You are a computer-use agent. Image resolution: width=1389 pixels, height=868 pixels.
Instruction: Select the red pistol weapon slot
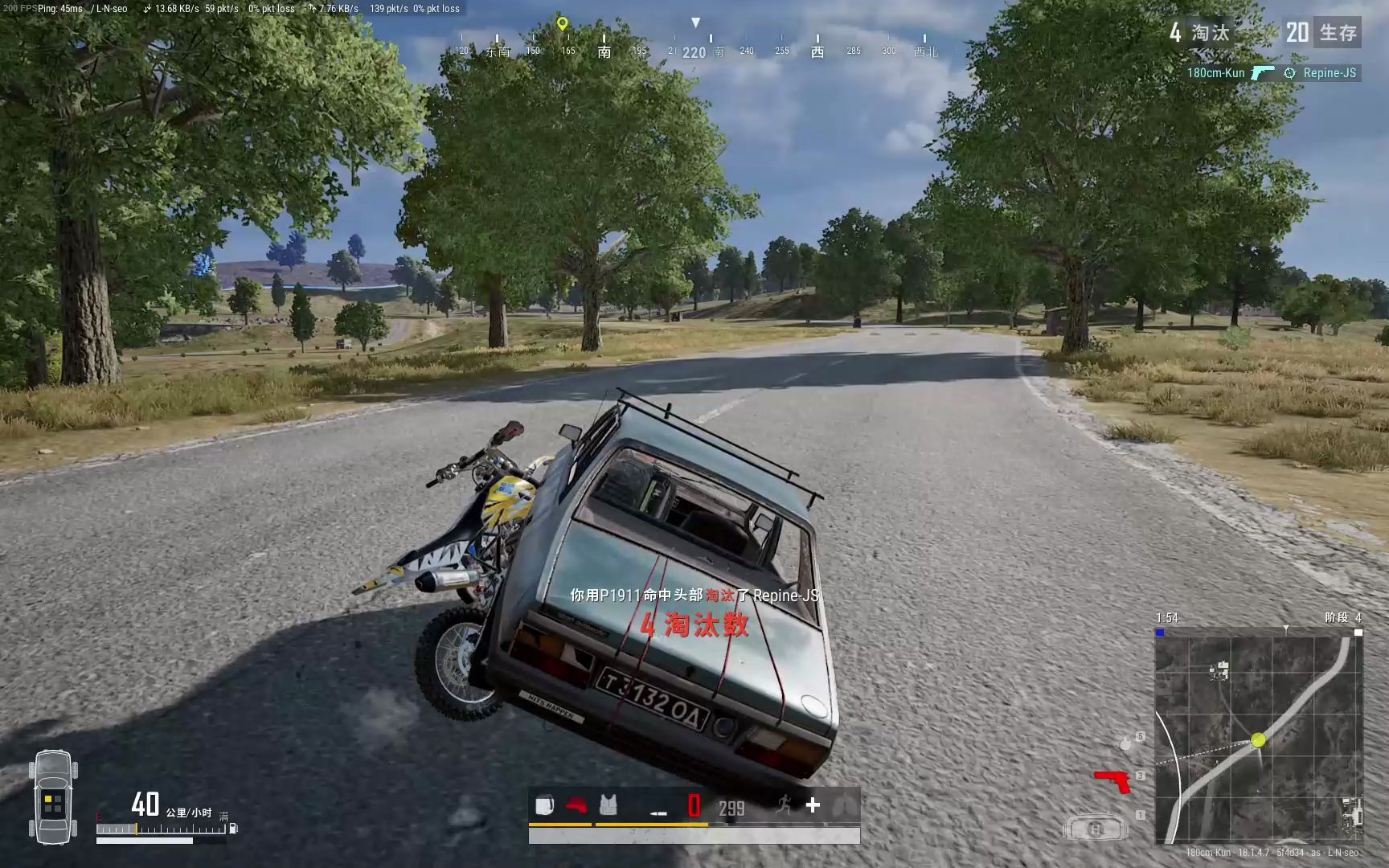coord(1114,780)
